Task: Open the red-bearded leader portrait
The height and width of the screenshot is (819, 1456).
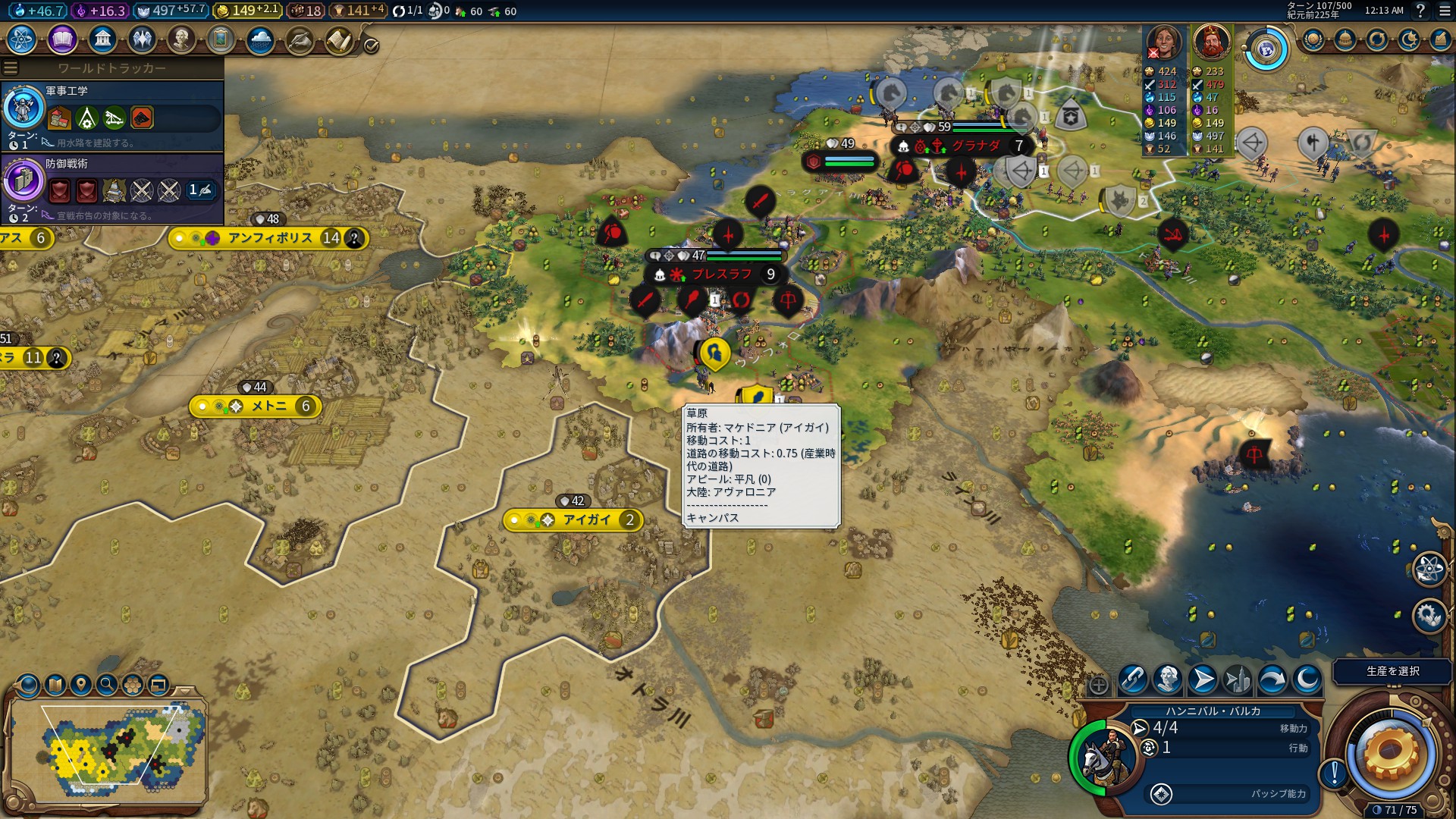Action: (x=1211, y=42)
